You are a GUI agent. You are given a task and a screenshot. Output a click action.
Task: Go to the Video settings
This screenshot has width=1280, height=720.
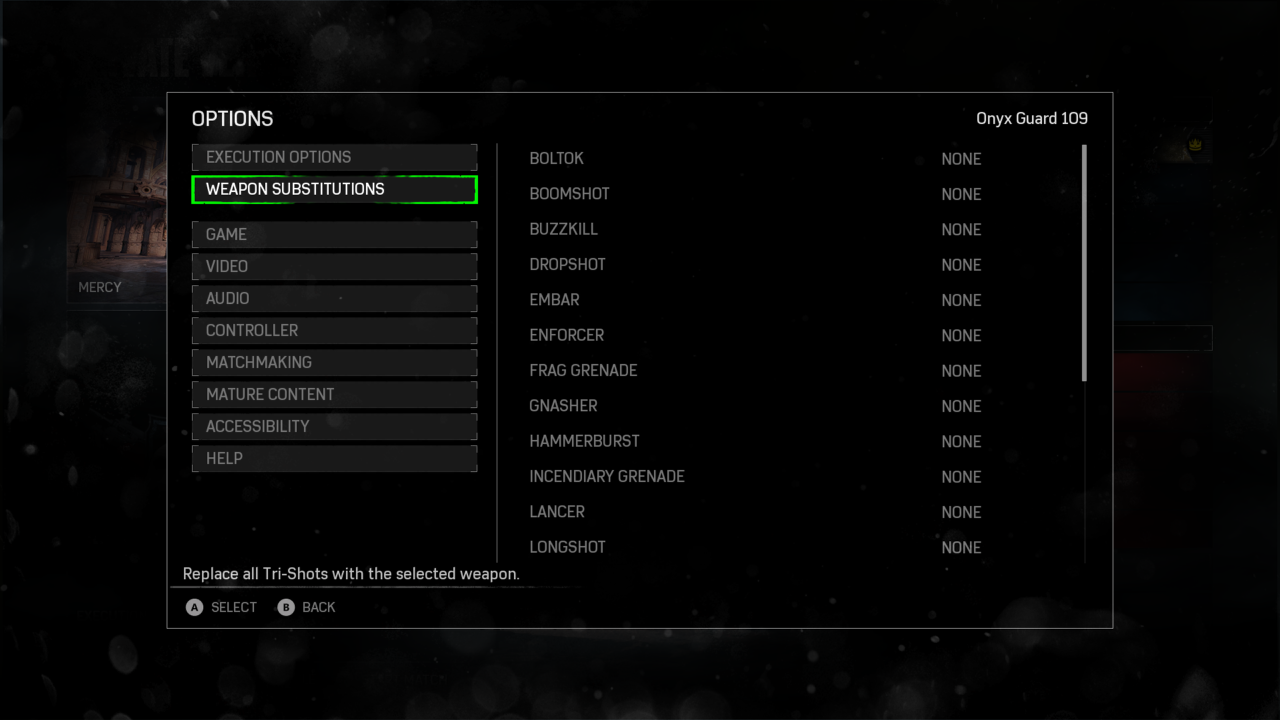tap(334, 266)
